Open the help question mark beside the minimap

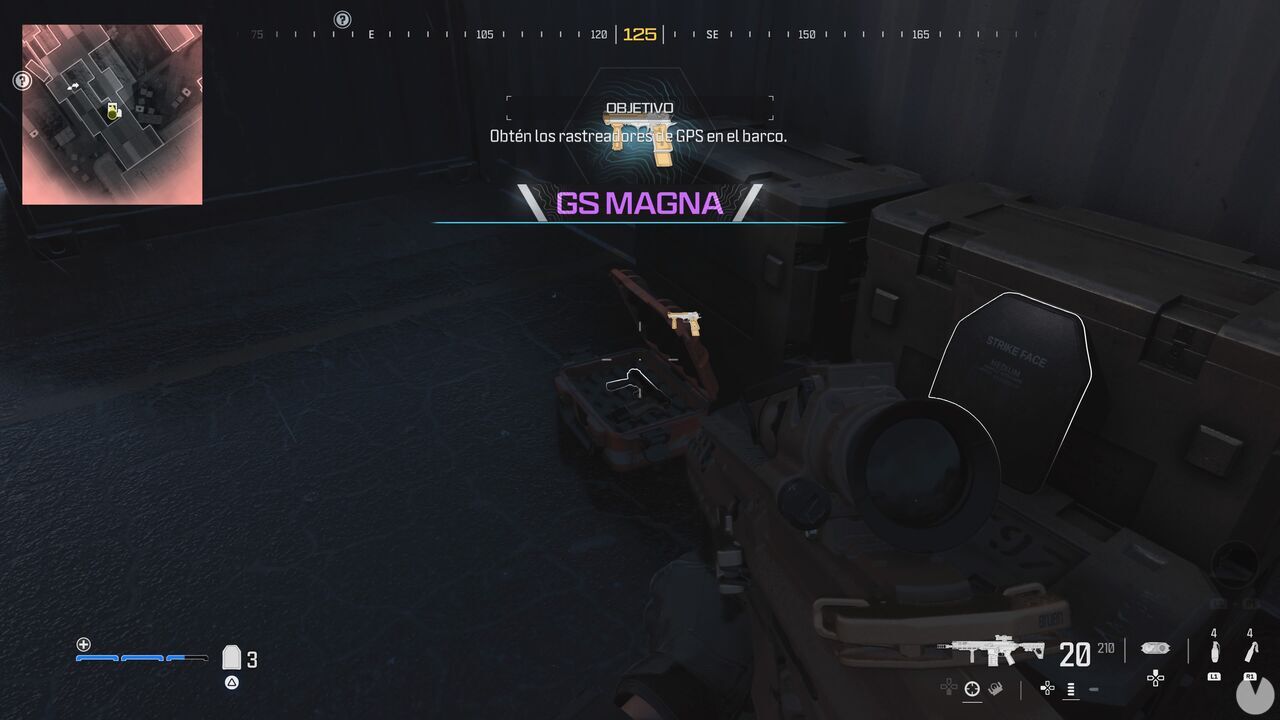pos(22,80)
